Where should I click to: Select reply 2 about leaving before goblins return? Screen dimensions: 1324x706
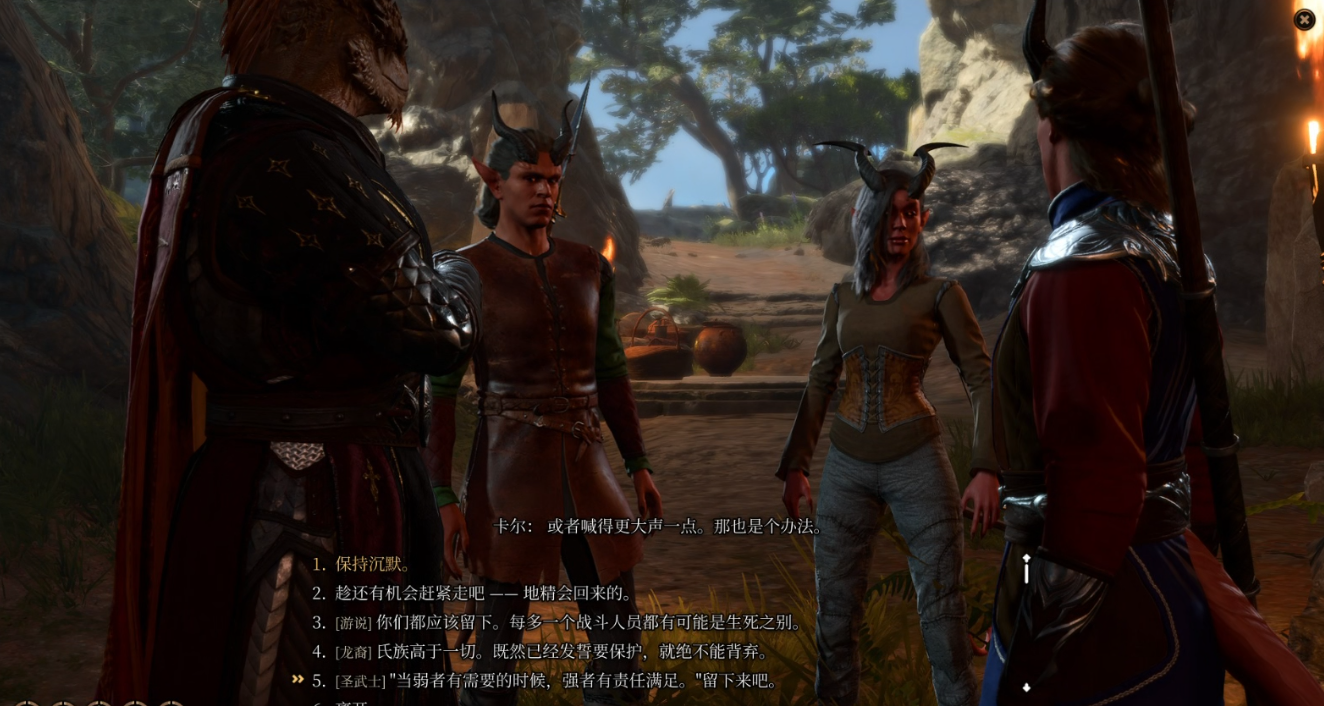tap(484, 593)
